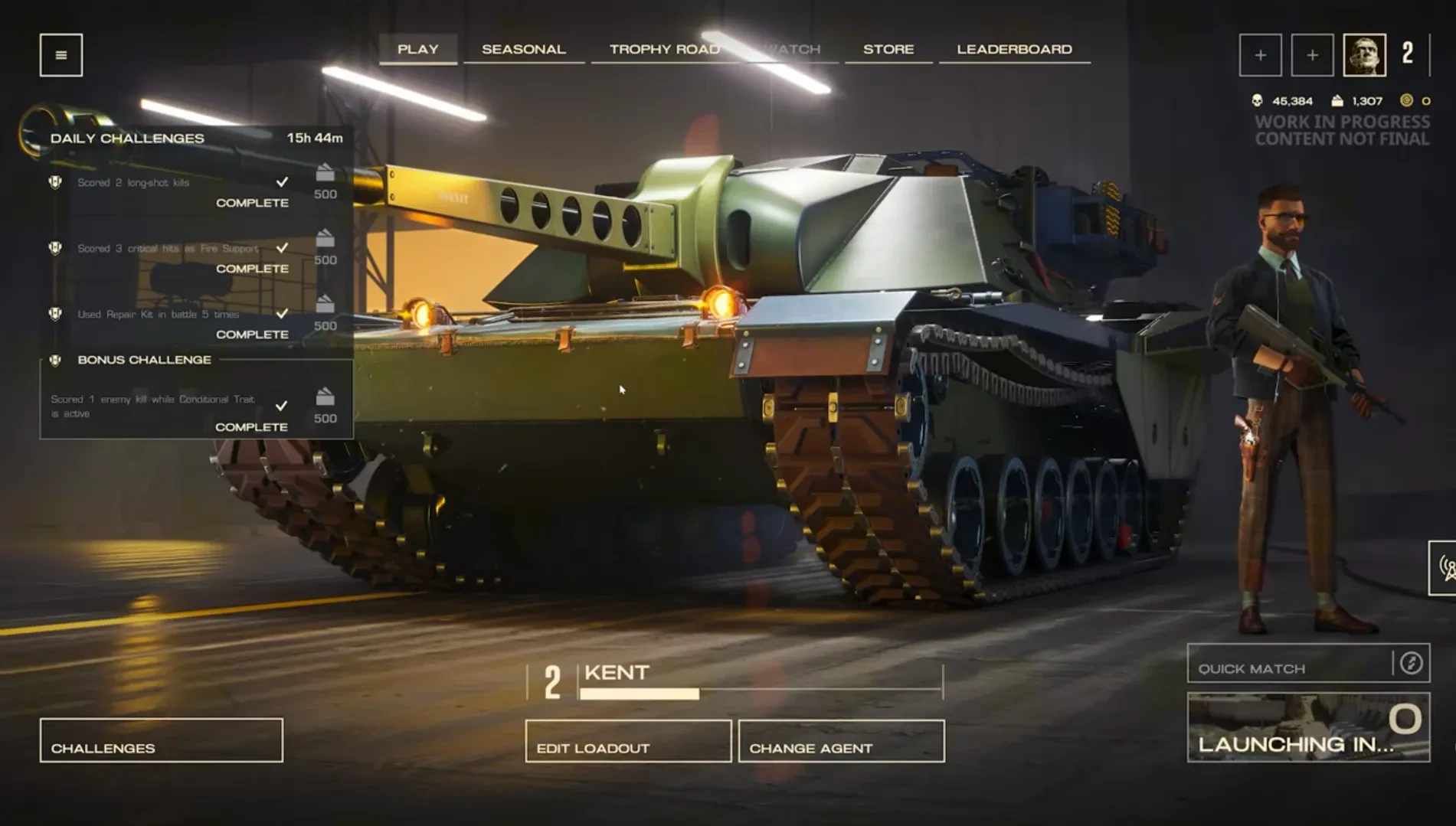Open the Store tab
The image size is (1456, 826).
[888, 49]
